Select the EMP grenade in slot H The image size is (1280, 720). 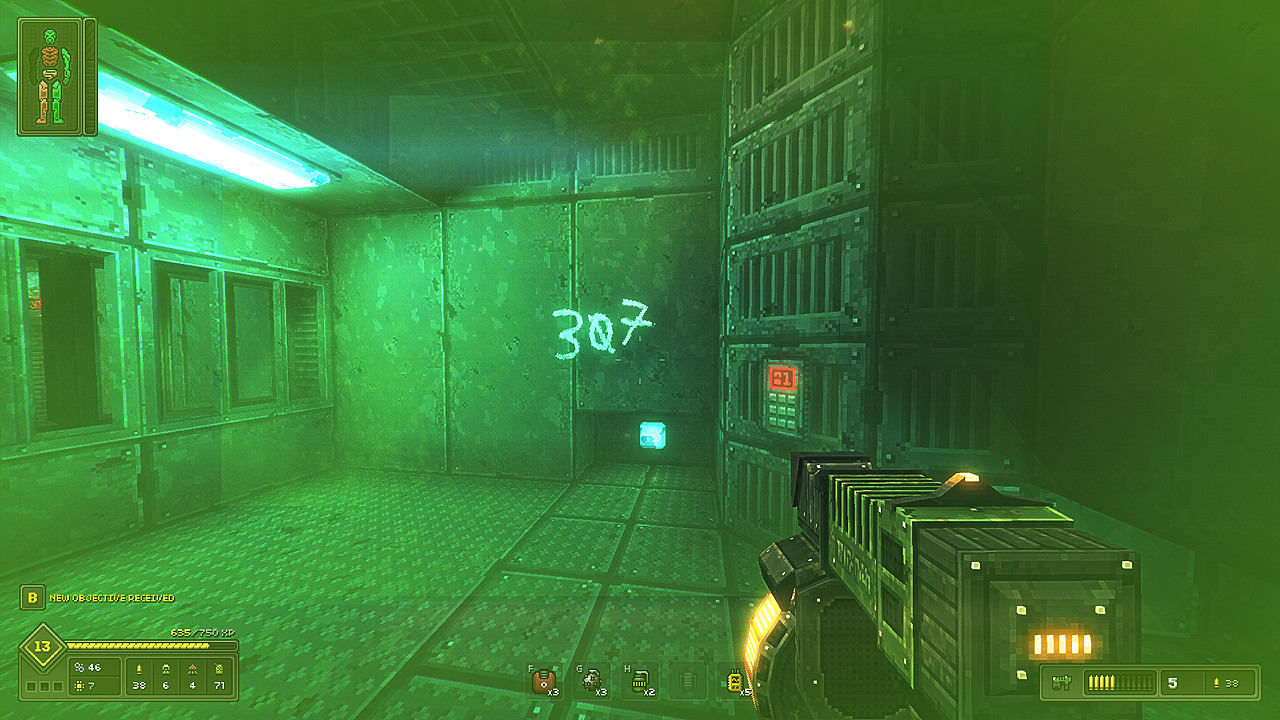tap(638, 680)
